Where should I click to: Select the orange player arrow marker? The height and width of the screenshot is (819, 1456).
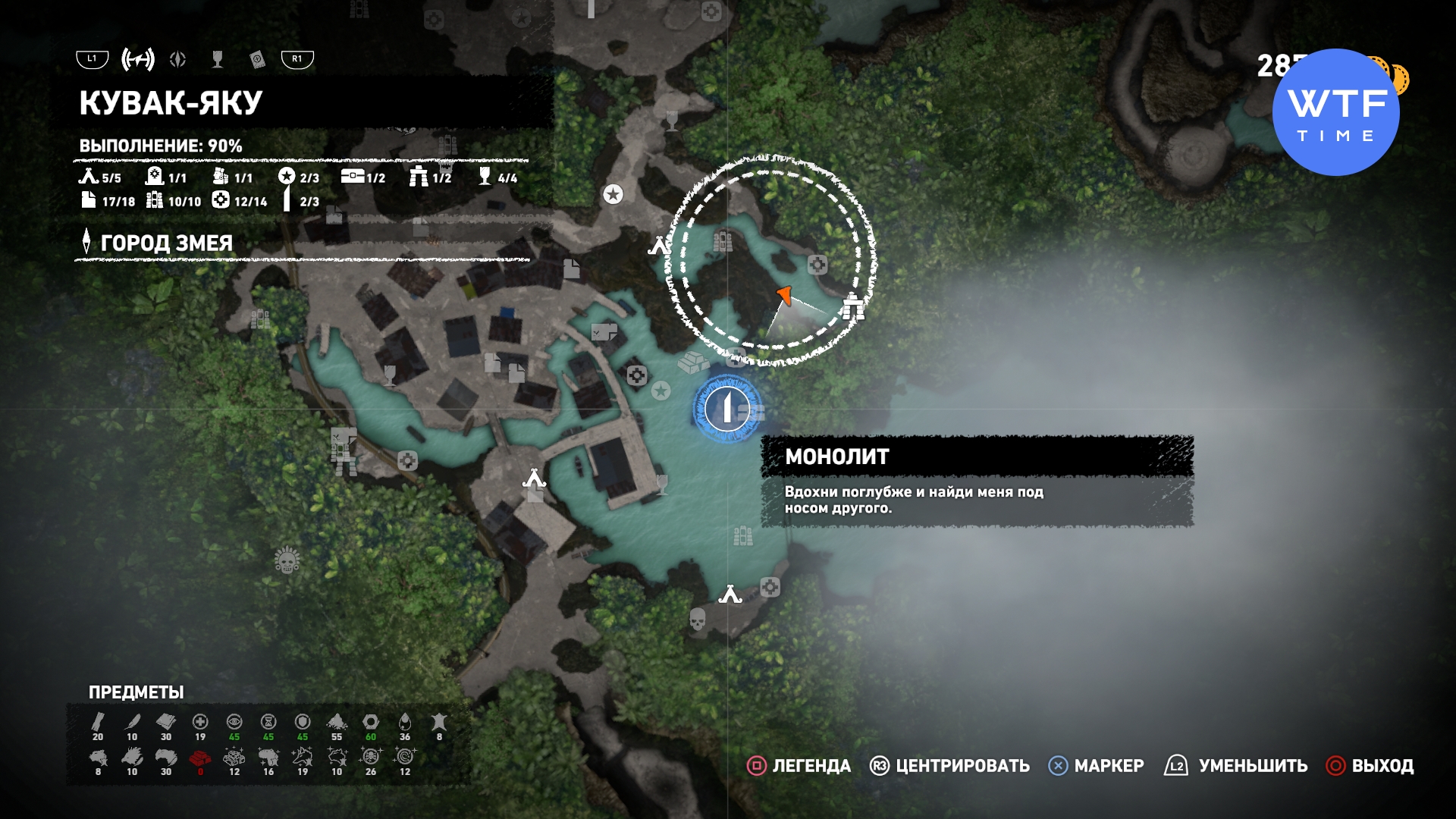(785, 295)
